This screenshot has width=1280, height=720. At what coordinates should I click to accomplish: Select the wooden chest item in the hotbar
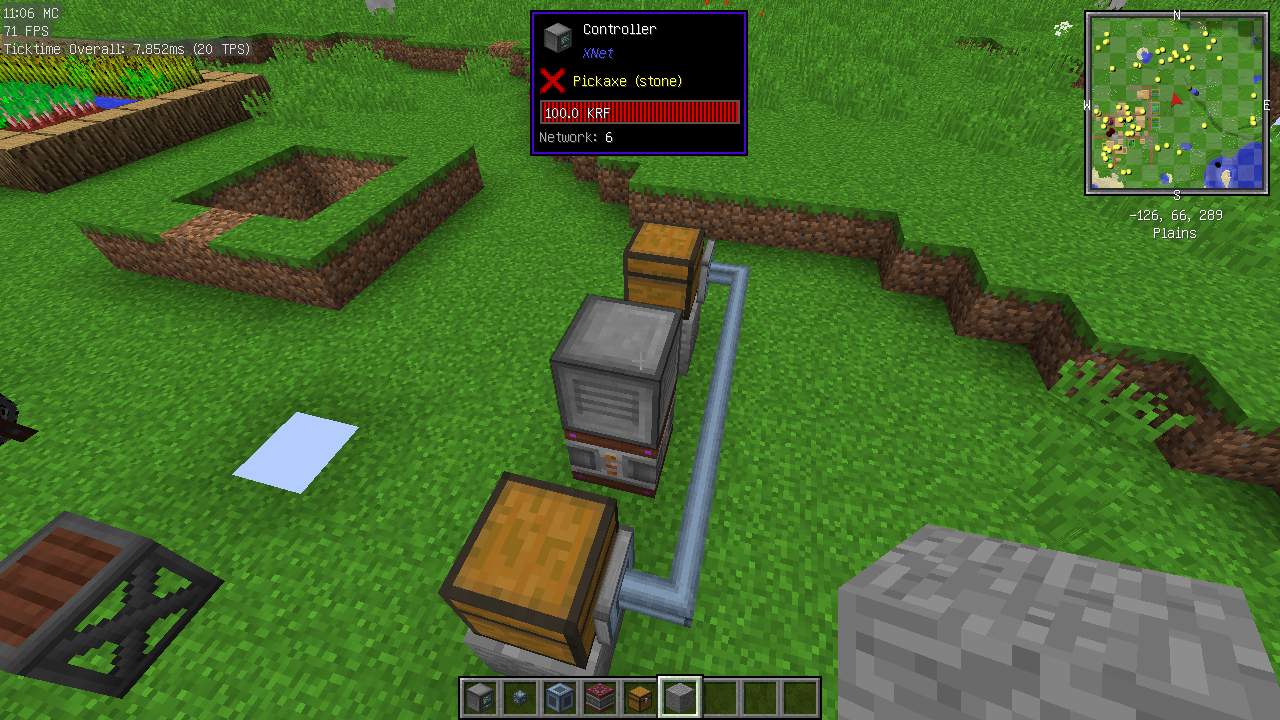639,697
